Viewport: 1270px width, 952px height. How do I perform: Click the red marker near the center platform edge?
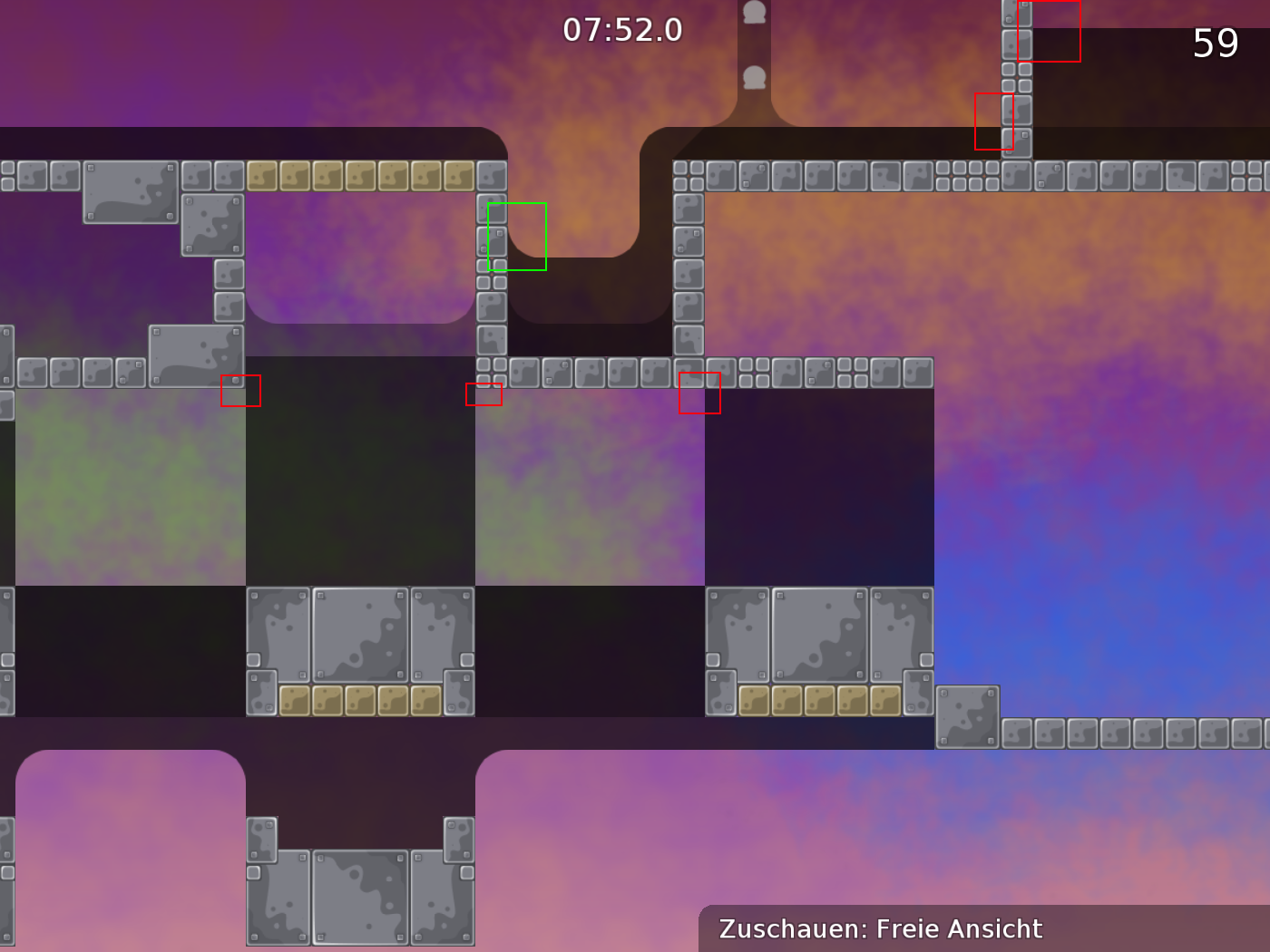coord(484,393)
